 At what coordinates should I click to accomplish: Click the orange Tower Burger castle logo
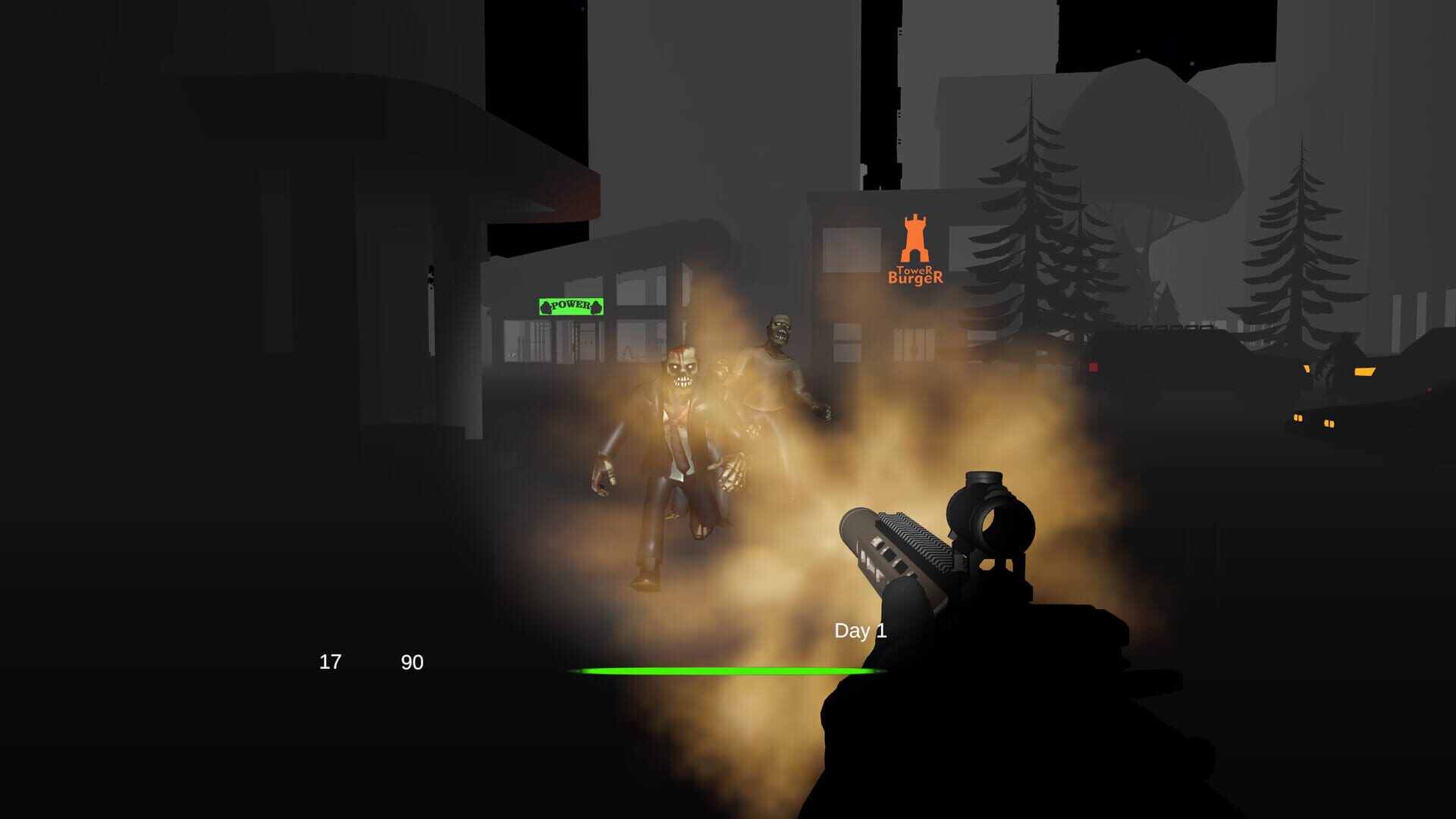point(916,237)
